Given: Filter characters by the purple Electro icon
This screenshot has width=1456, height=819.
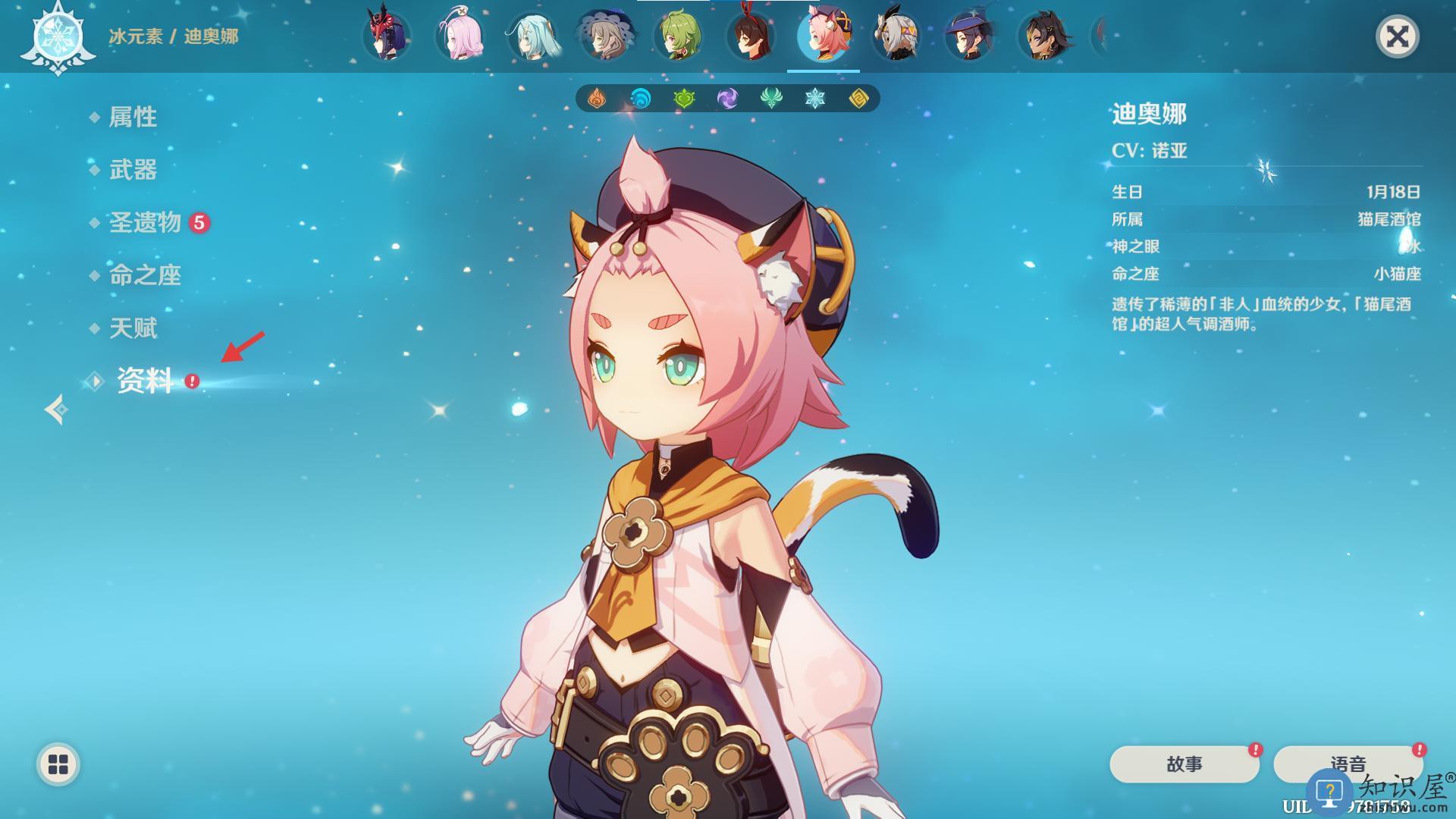Looking at the screenshot, I should point(727,99).
